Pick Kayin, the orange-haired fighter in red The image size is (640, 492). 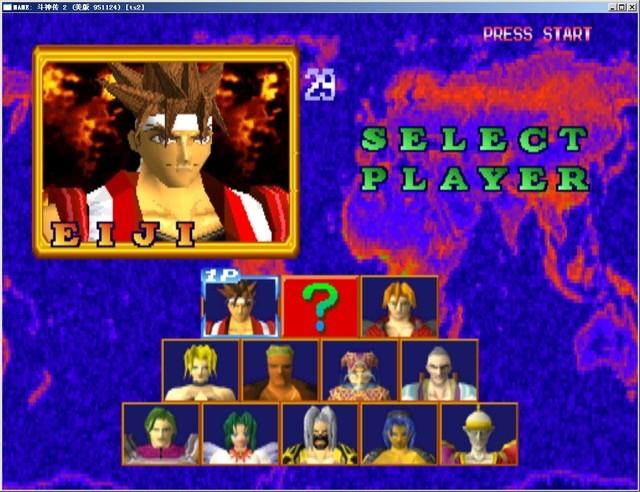click(399, 306)
